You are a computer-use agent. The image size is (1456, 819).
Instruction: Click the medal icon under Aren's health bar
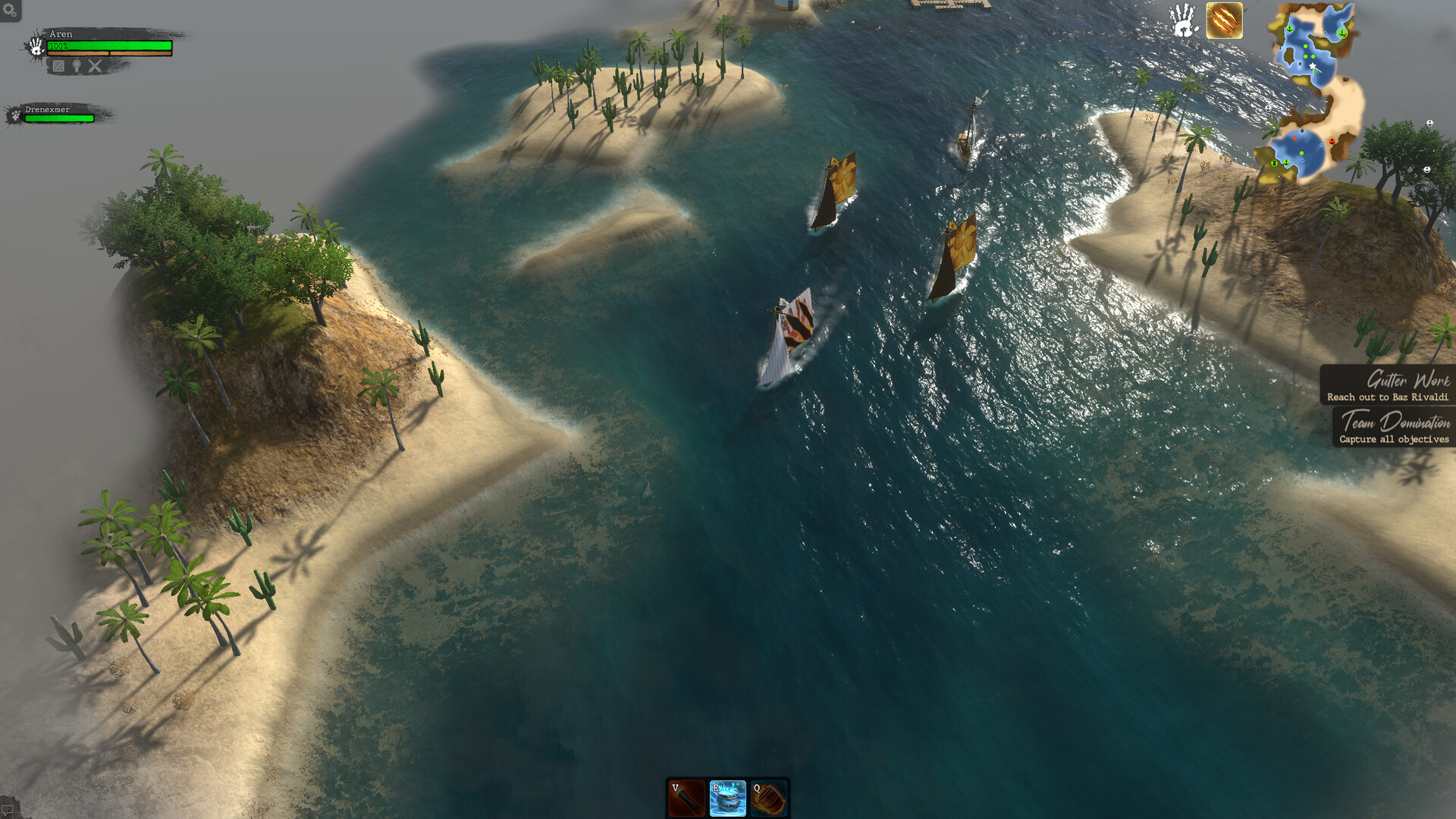[x=77, y=67]
